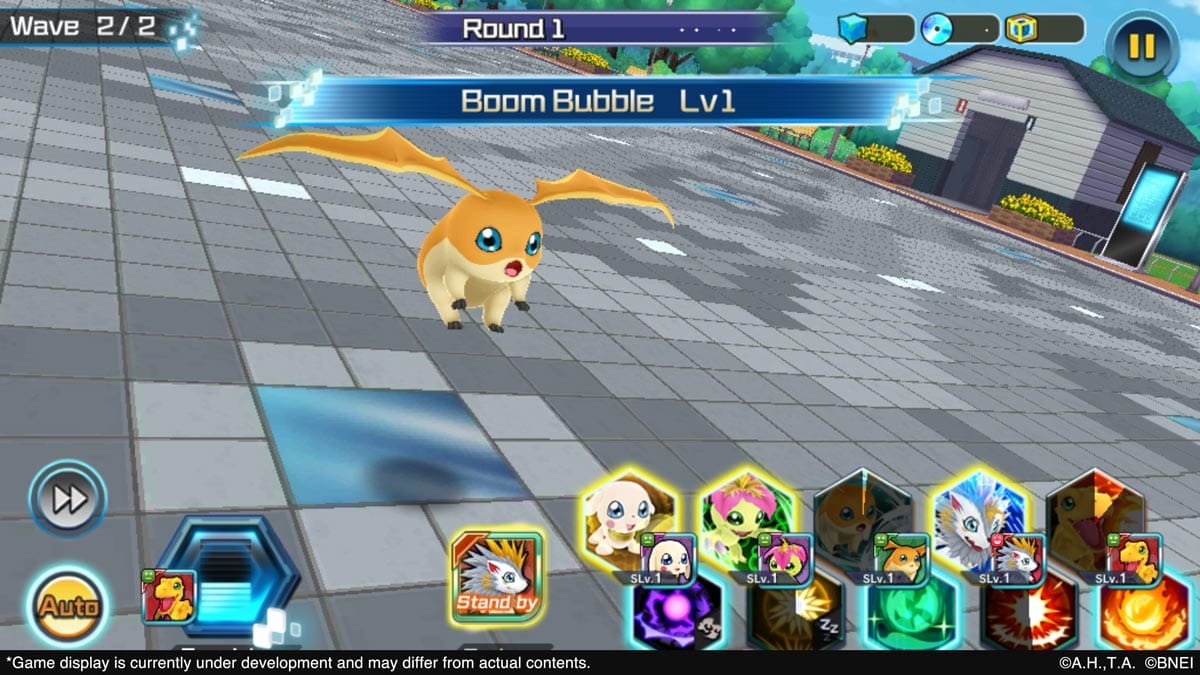
Task: Tap the Stand by Gomamon icon
Action: [496, 577]
